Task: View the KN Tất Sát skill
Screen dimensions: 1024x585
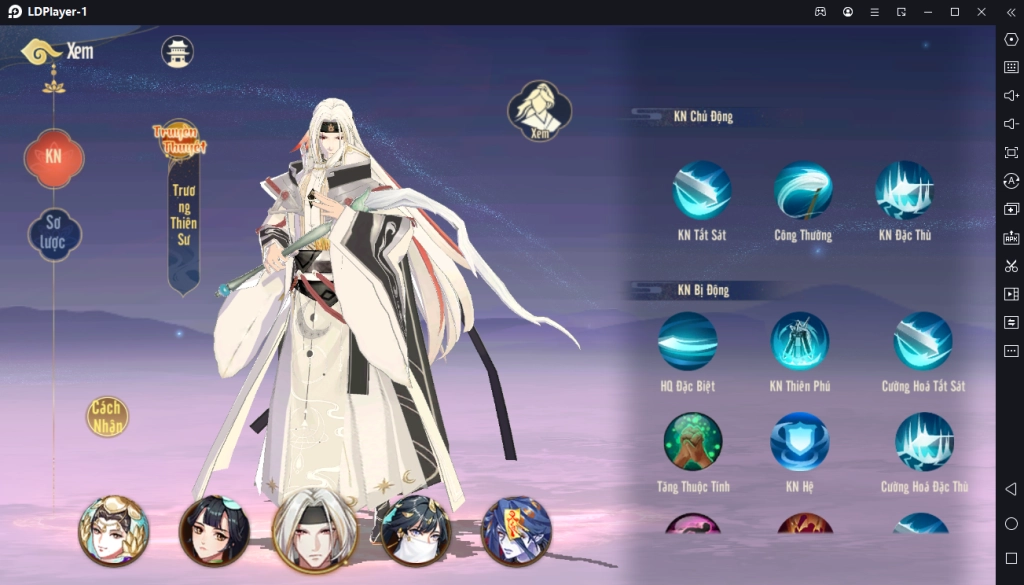Action: 701,190
